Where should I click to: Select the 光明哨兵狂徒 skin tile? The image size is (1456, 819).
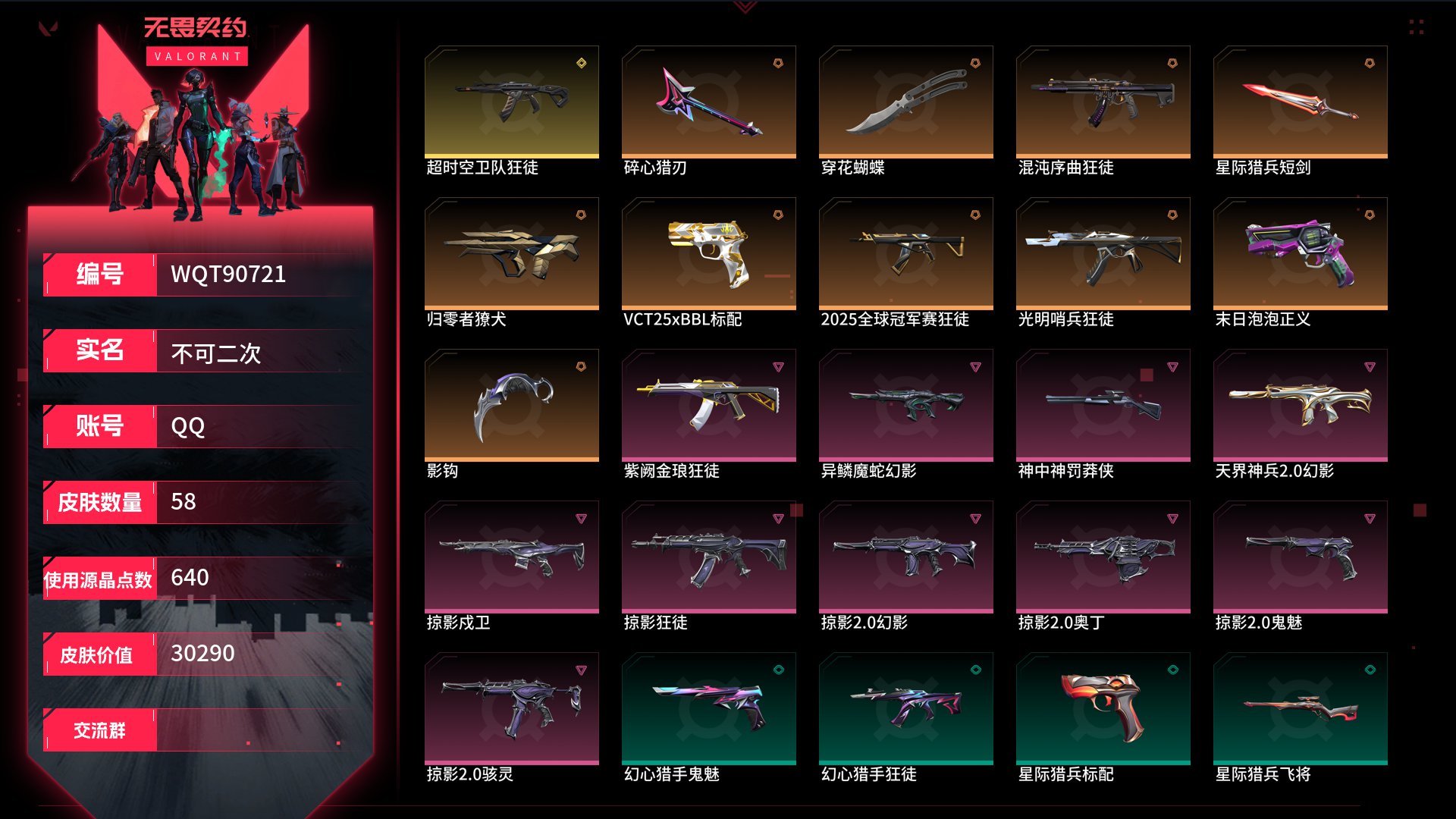tap(1103, 254)
